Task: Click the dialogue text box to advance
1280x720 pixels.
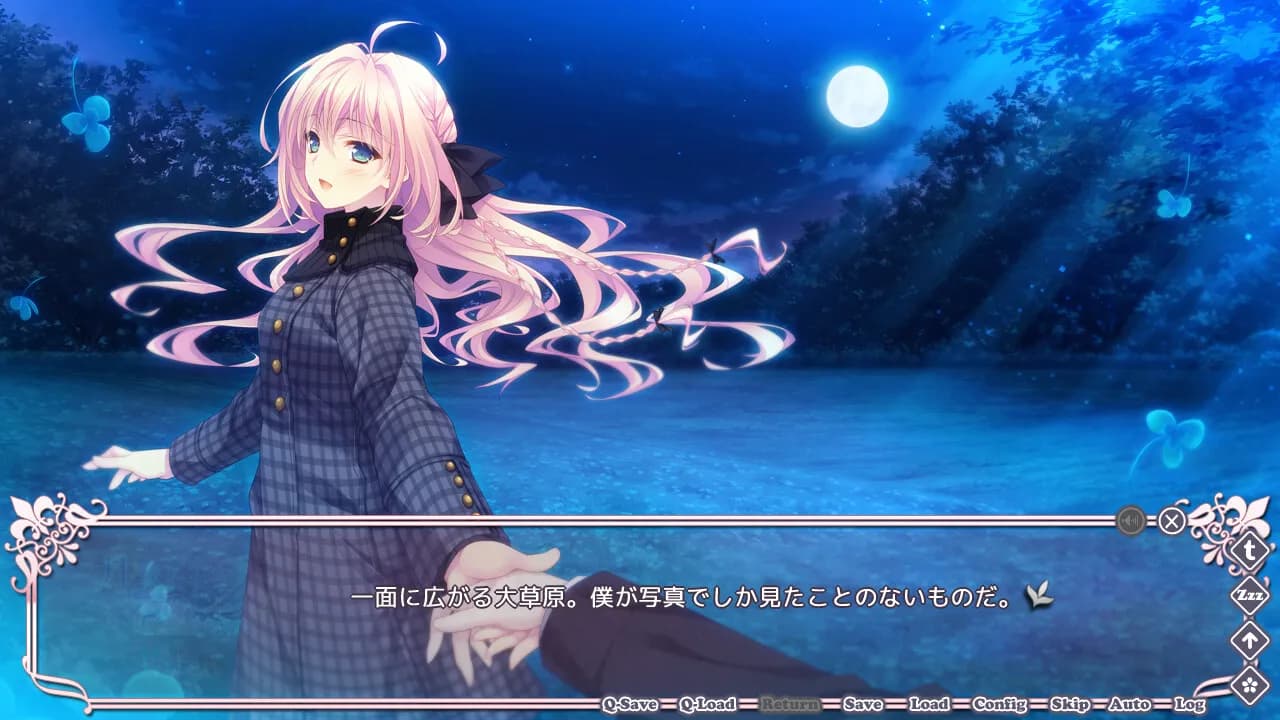Action: [640, 595]
